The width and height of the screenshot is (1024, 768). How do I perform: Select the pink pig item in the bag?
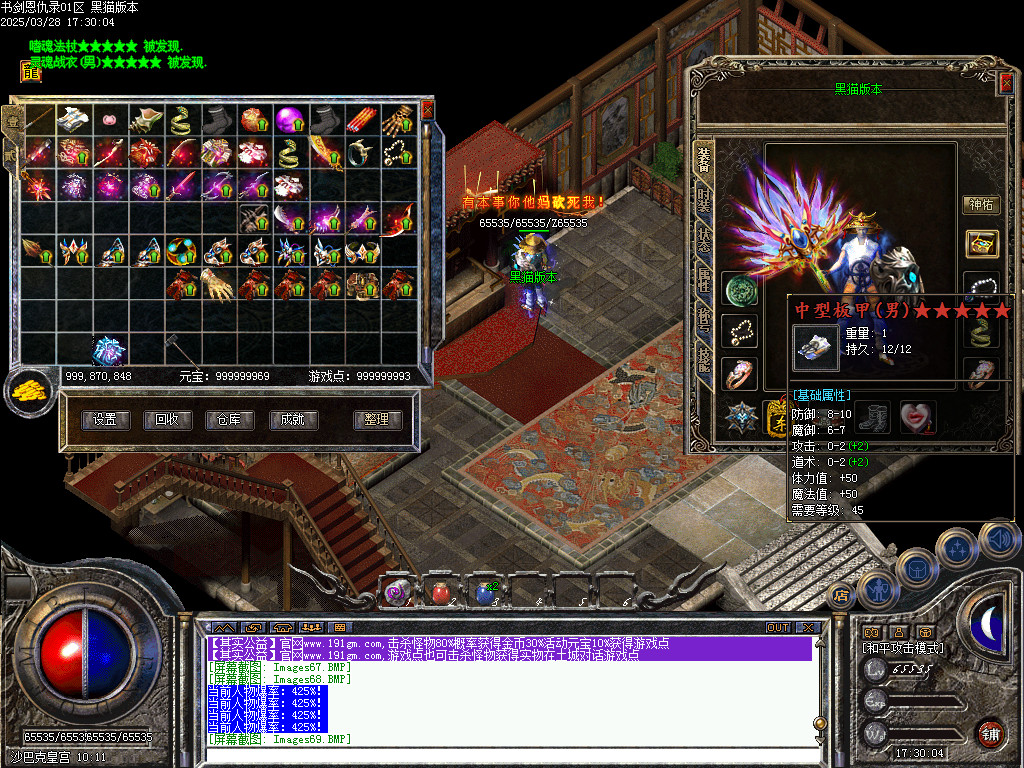click(x=109, y=120)
